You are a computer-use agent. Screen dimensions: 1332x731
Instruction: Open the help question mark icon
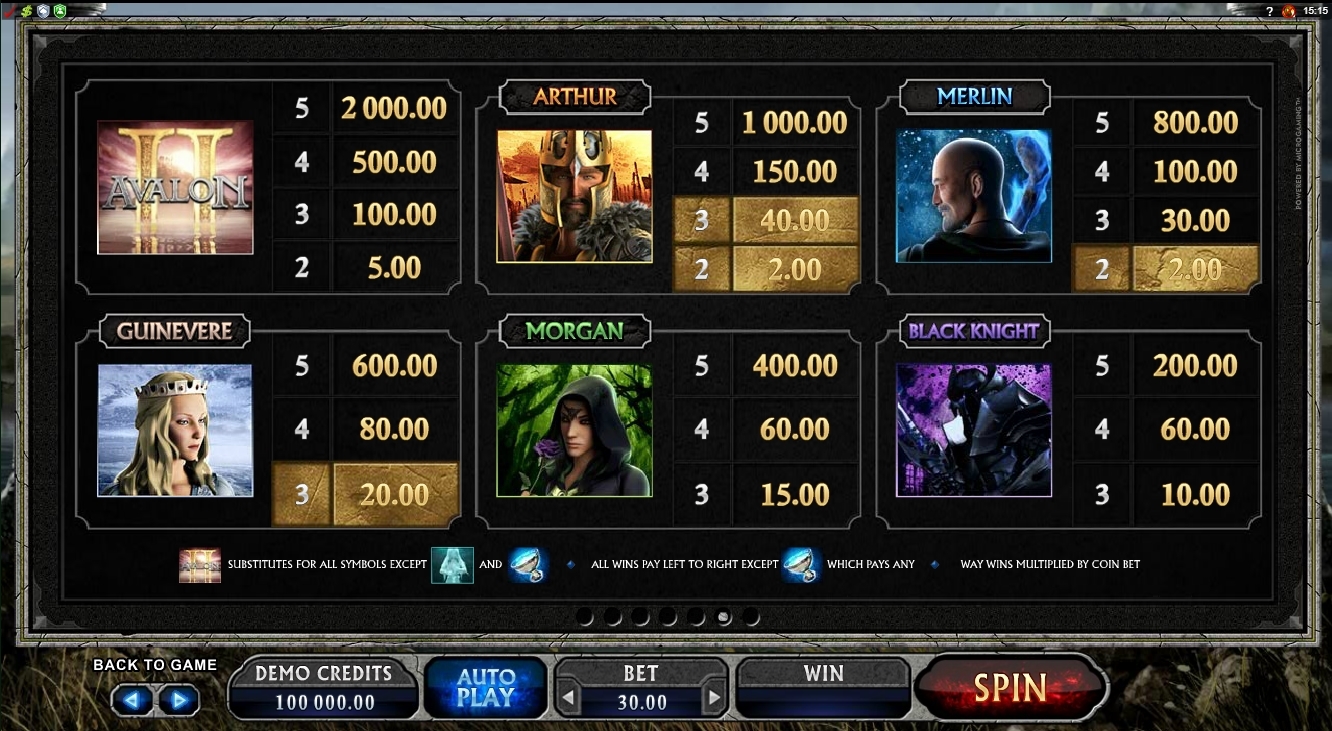click(x=1270, y=10)
